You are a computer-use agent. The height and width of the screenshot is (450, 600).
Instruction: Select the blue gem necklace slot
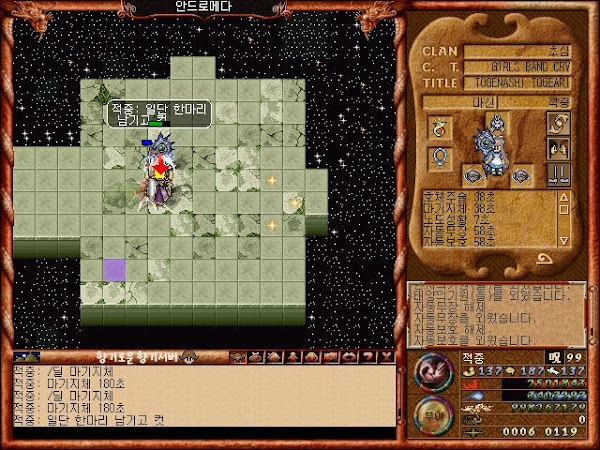[438, 157]
